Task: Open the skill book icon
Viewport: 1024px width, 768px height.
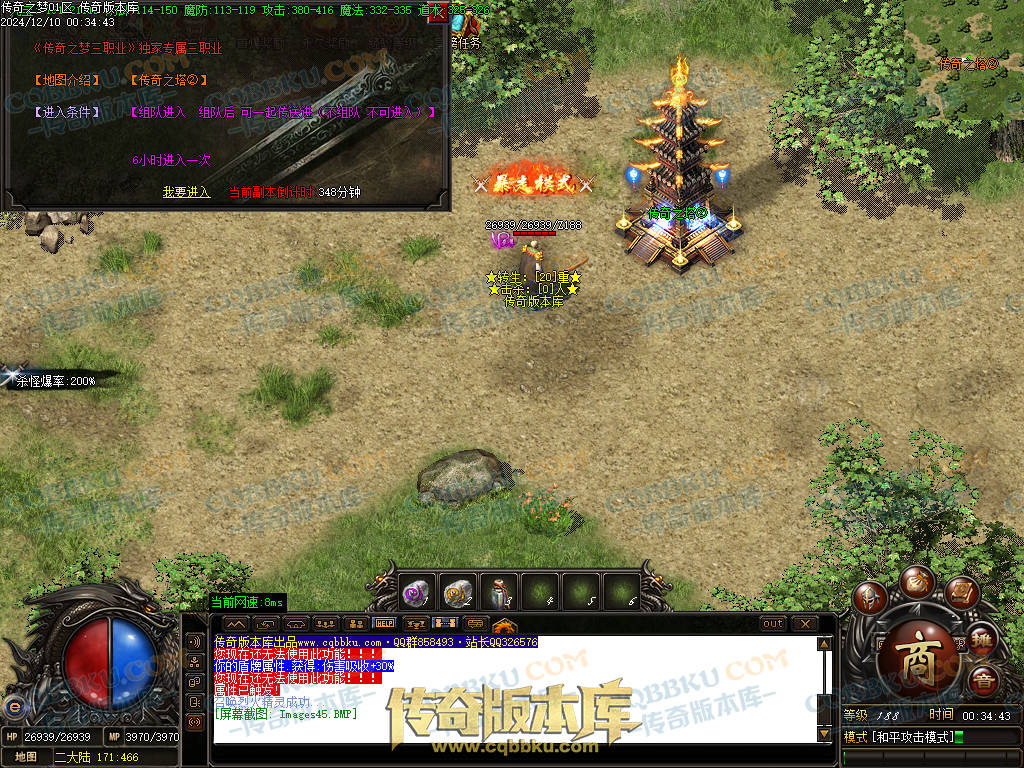Action: pyautogui.click(x=961, y=593)
